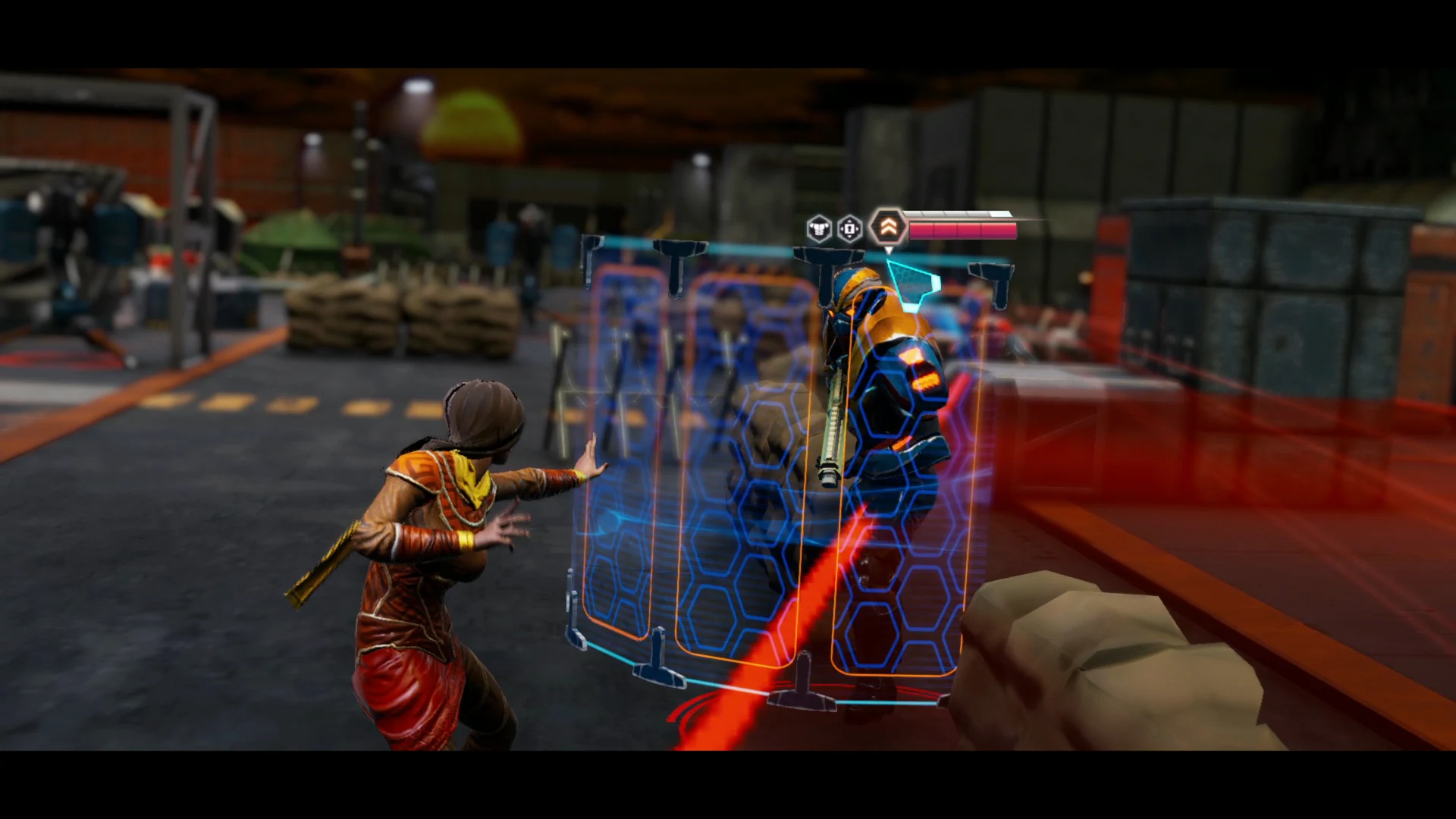Screen dimensions: 1456x819
Task: Expand the side arrow beside the padlock icon
Action: tap(858, 228)
